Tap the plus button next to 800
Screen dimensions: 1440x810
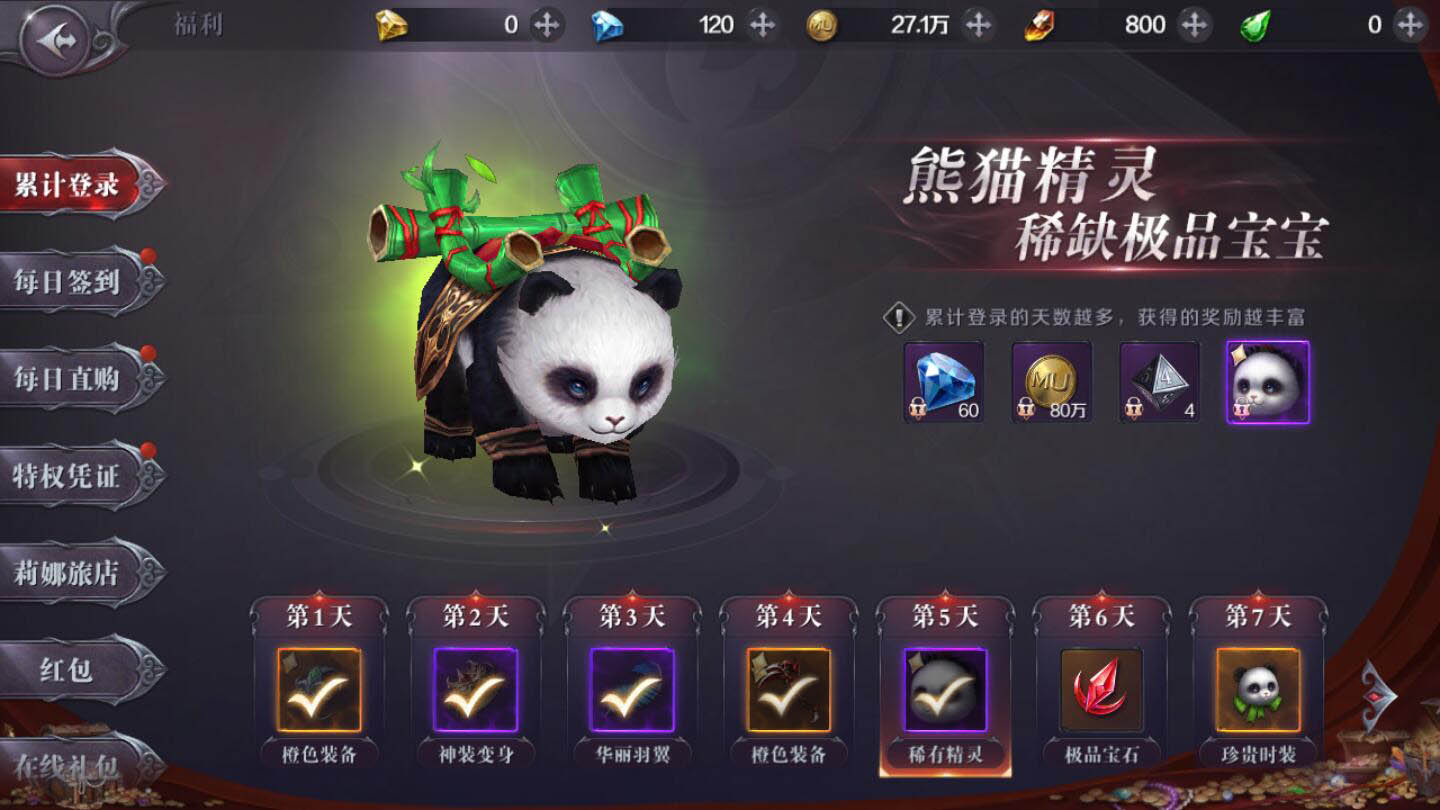tap(1193, 24)
